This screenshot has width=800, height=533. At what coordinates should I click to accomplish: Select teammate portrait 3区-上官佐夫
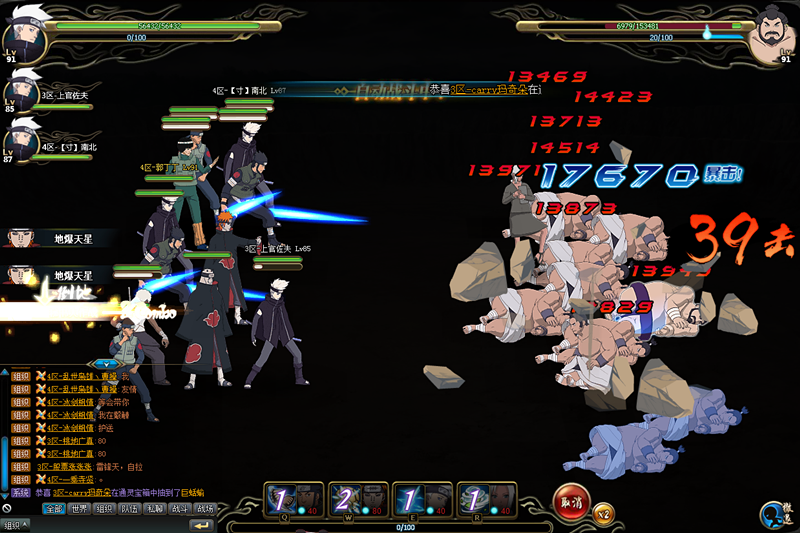coord(21,90)
